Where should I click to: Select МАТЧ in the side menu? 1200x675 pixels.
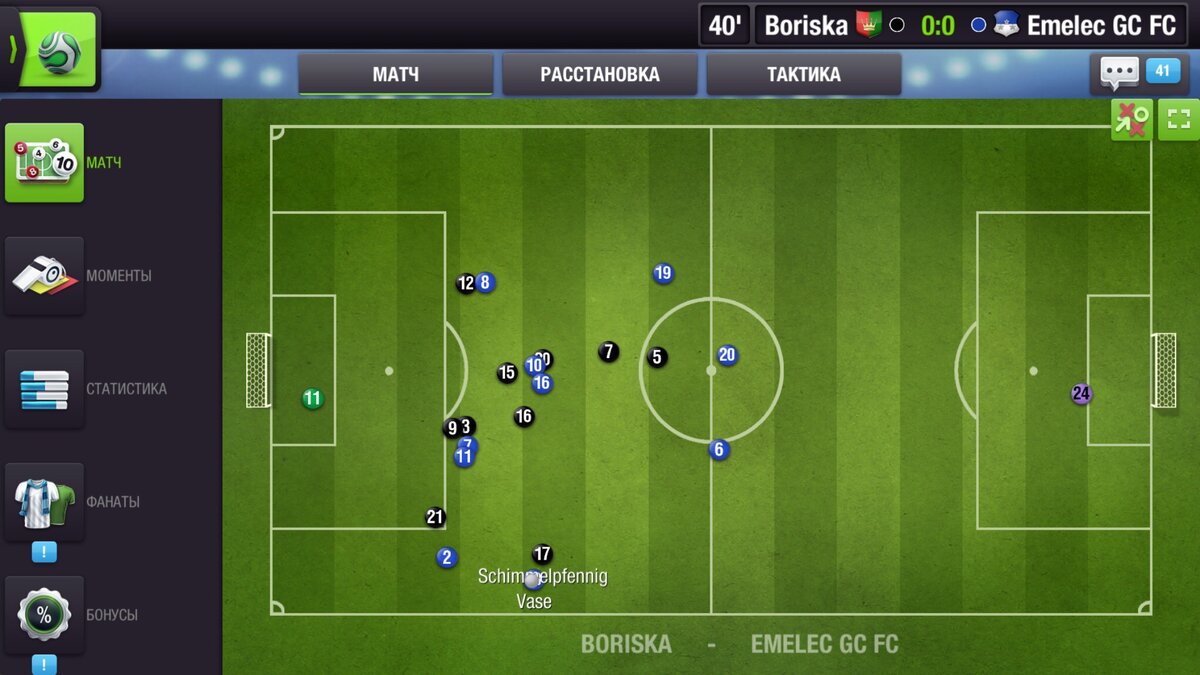(x=45, y=162)
